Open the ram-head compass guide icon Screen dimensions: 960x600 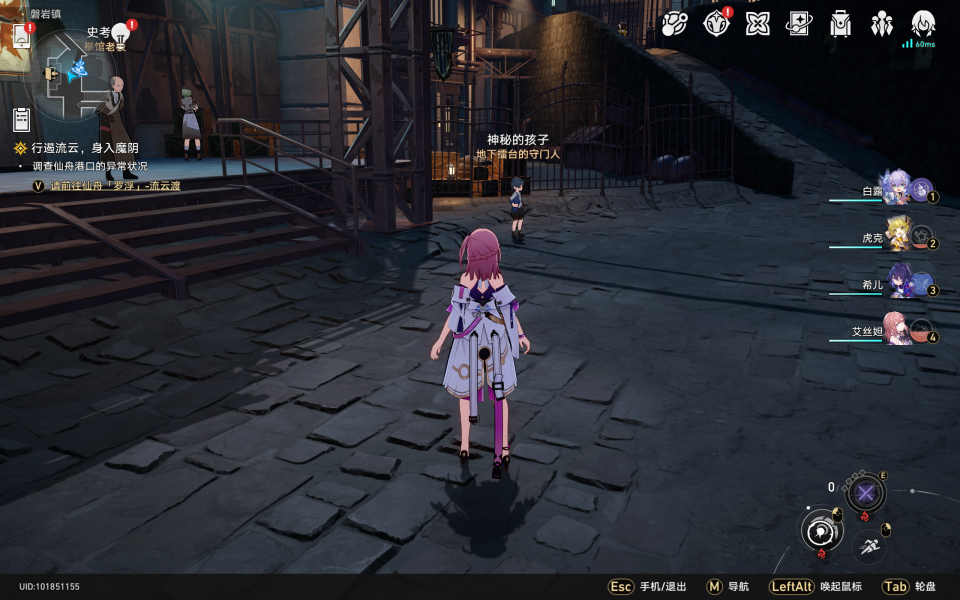(716, 23)
